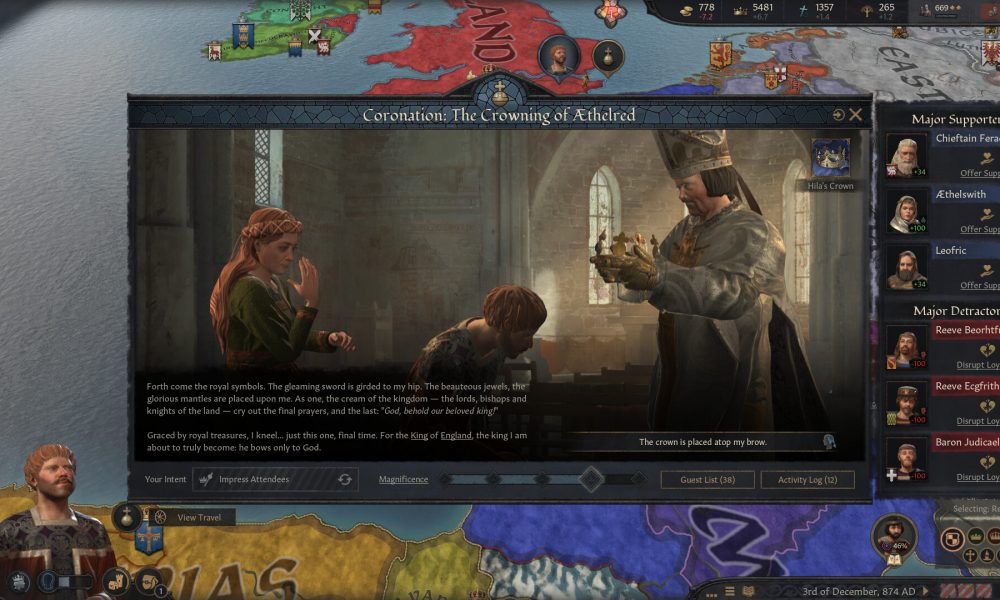1000x600 pixels.
Task: Open the 46% character portrait near minimap
Action: click(x=894, y=537)
